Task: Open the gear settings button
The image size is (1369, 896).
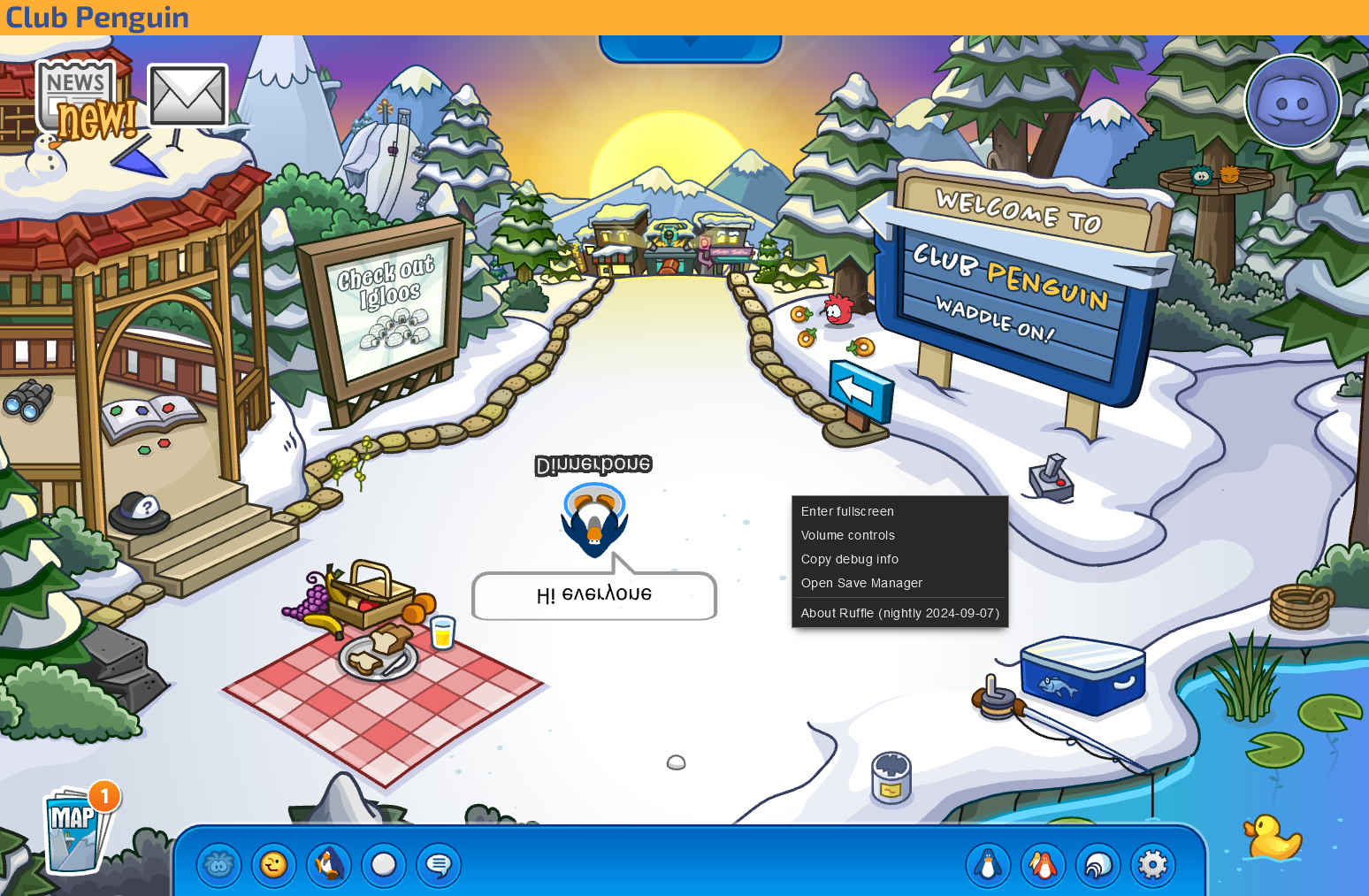Action: 1153,865
